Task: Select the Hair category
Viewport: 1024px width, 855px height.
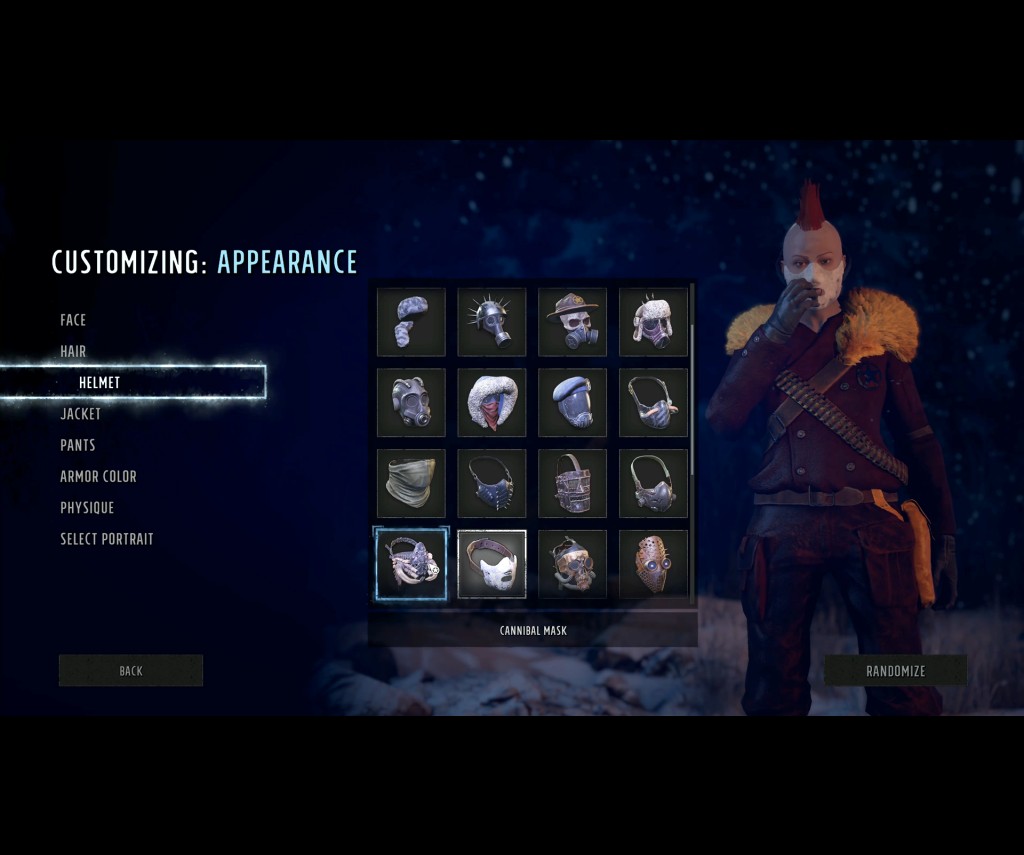Action: 73,351
